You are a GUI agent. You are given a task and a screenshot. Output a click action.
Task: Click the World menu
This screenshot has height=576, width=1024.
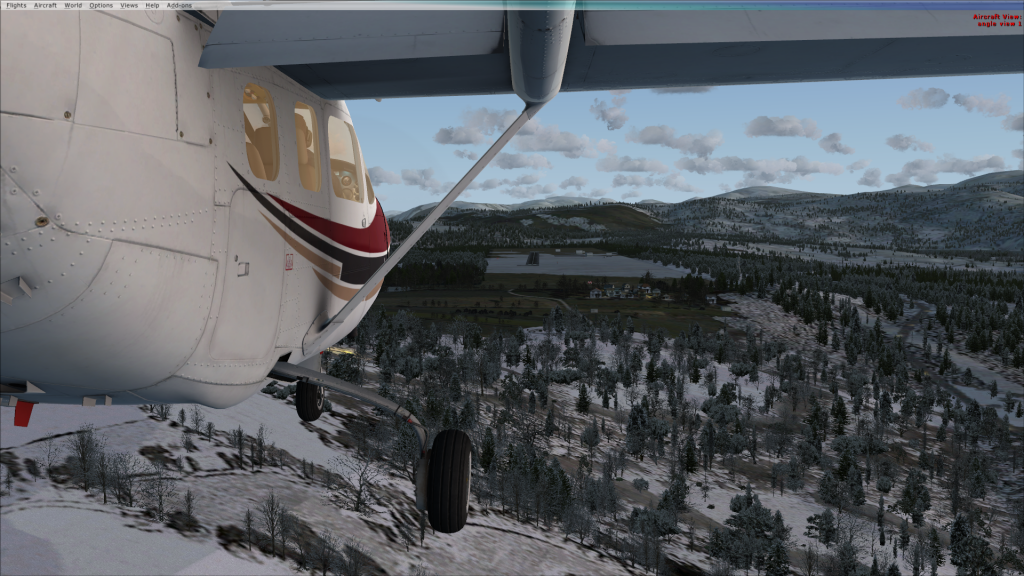tap(73, 5)
